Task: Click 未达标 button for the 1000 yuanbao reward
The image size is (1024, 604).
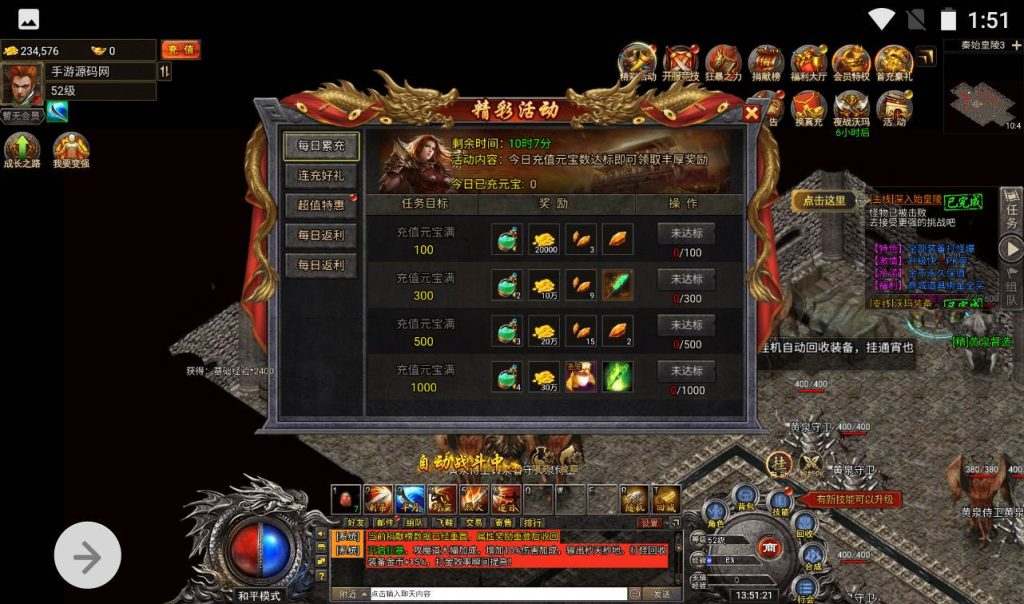Action: coord(686,371)
